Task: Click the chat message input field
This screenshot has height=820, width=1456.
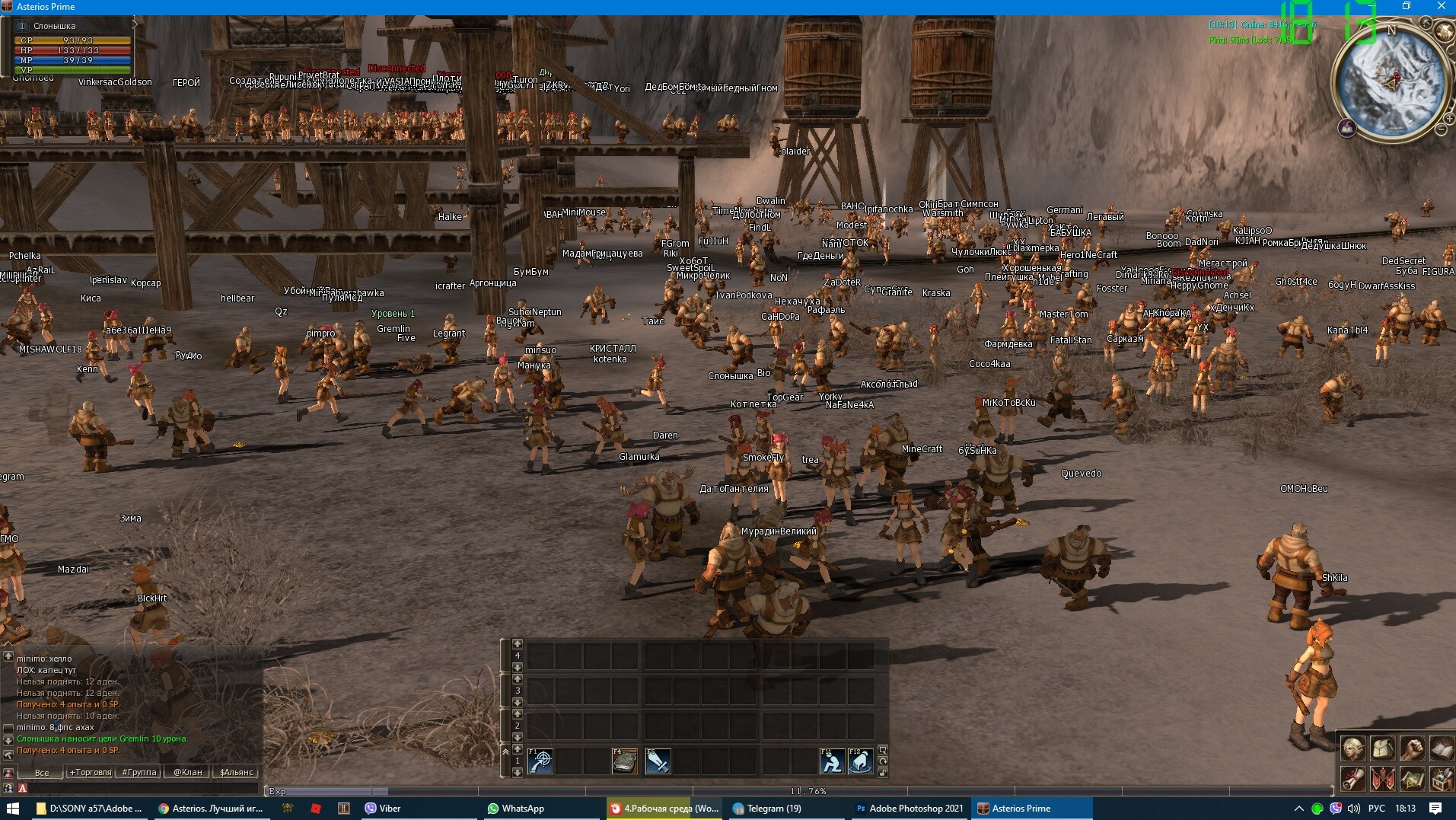Action: (x=145, y=789)
